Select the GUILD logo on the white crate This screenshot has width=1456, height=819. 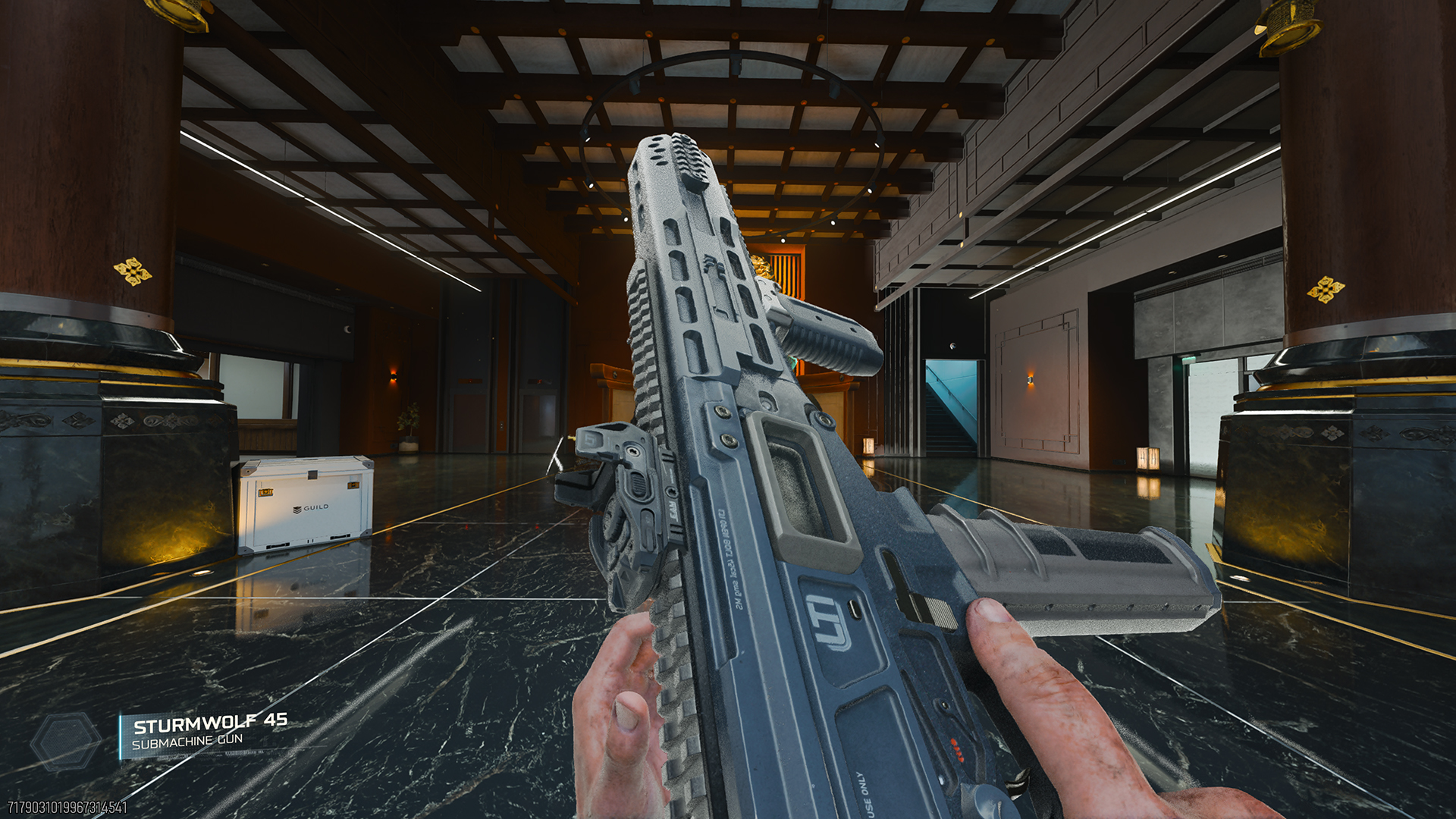point(311,507)
